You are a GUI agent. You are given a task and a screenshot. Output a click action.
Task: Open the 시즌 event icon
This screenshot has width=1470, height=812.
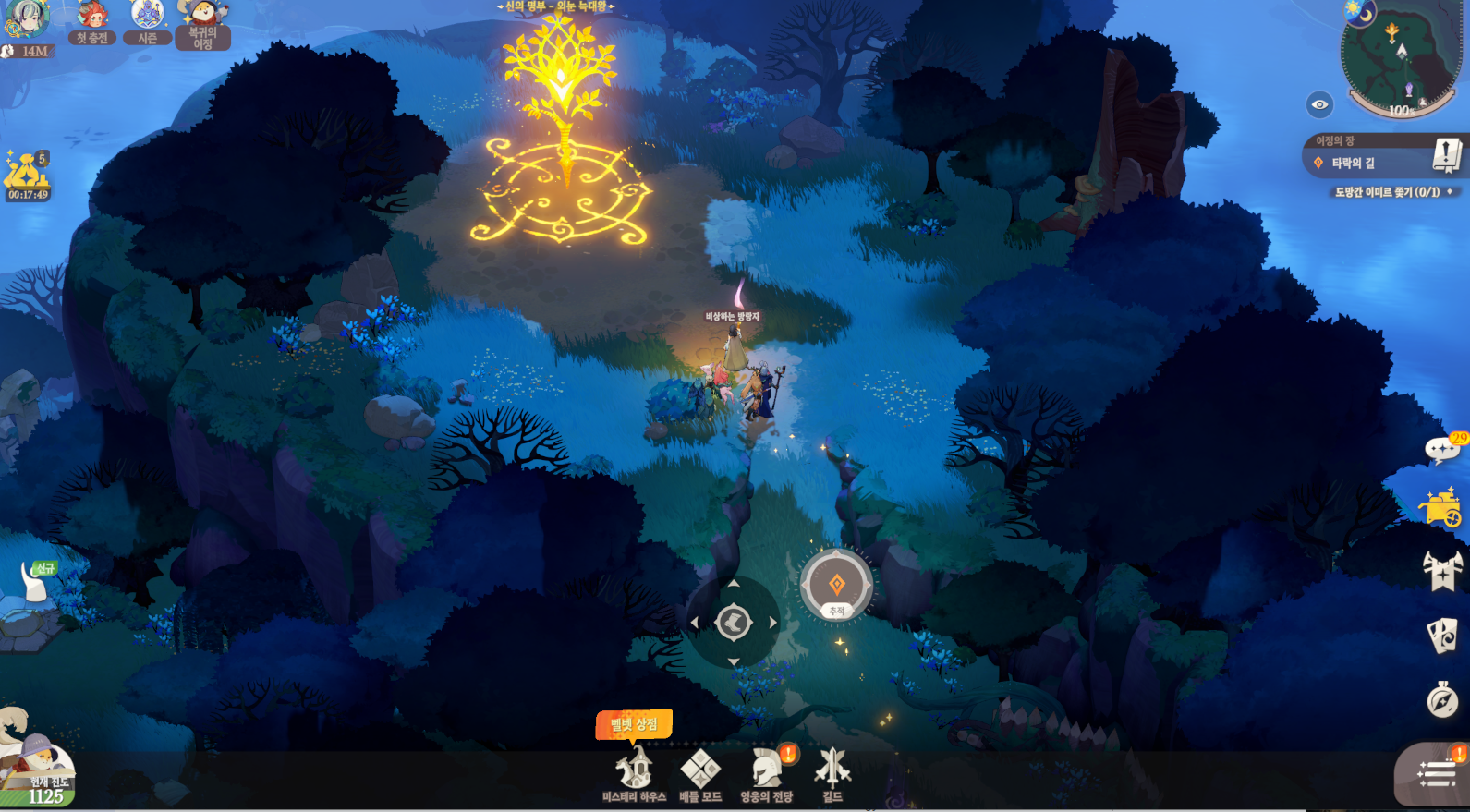[148, 21]
